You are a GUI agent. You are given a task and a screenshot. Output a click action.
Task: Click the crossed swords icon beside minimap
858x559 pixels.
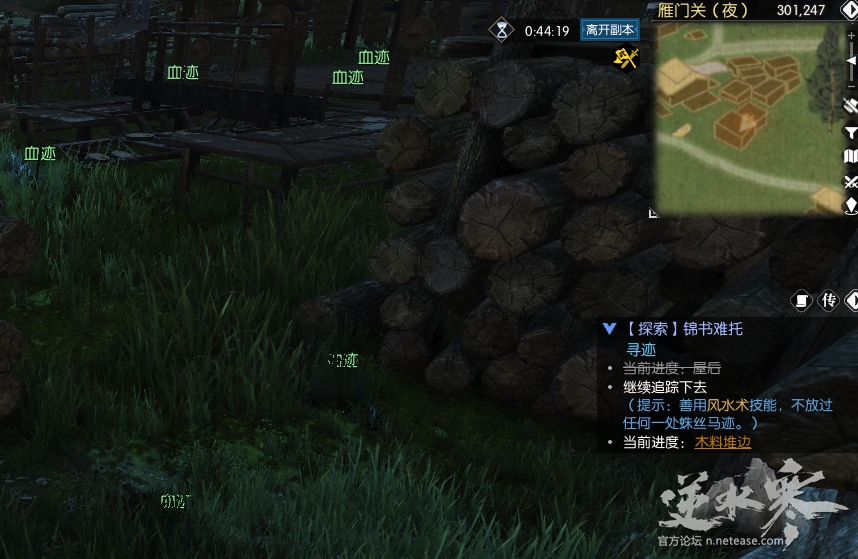tap(851, 181)
